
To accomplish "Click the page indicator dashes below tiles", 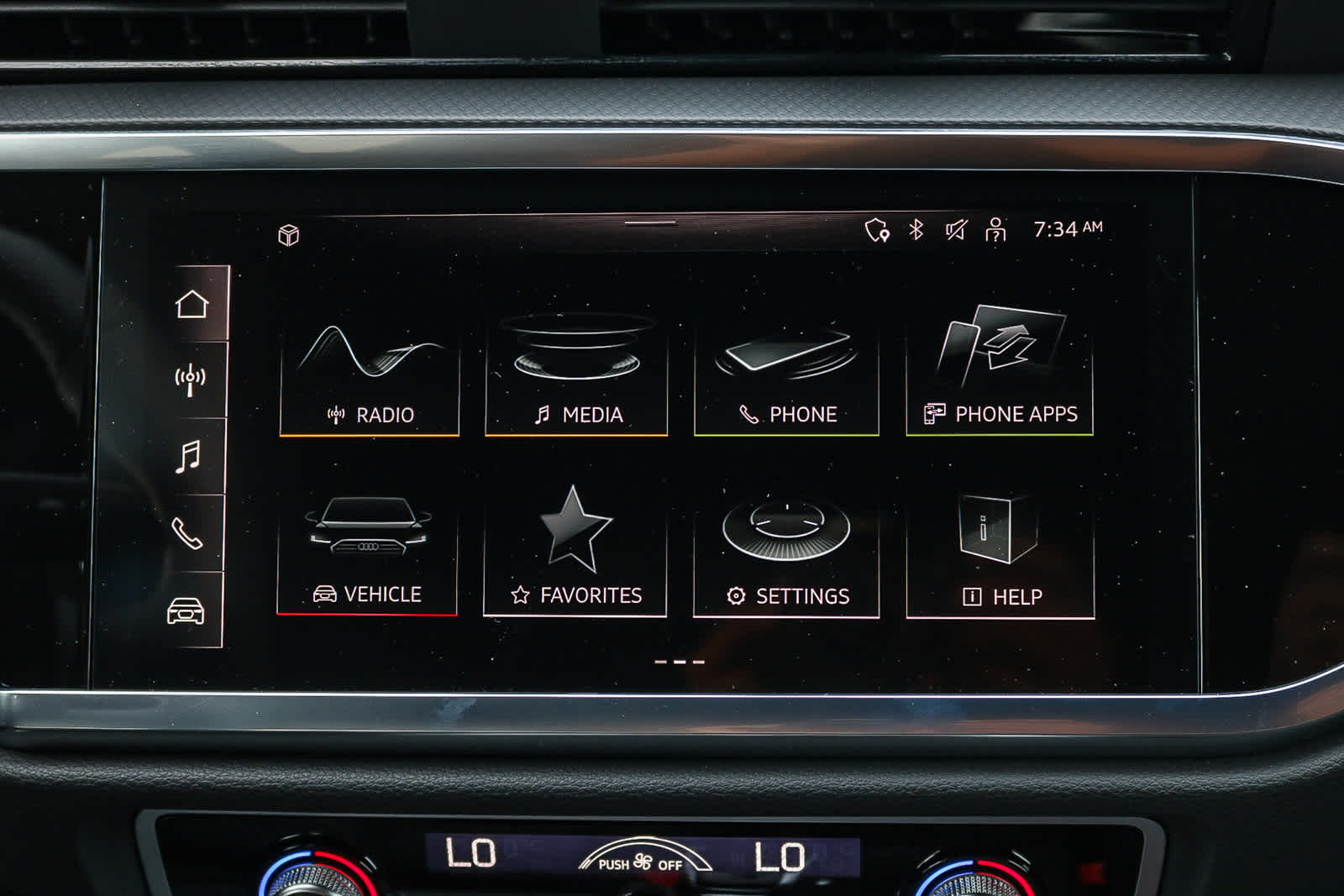I will 680,662.
